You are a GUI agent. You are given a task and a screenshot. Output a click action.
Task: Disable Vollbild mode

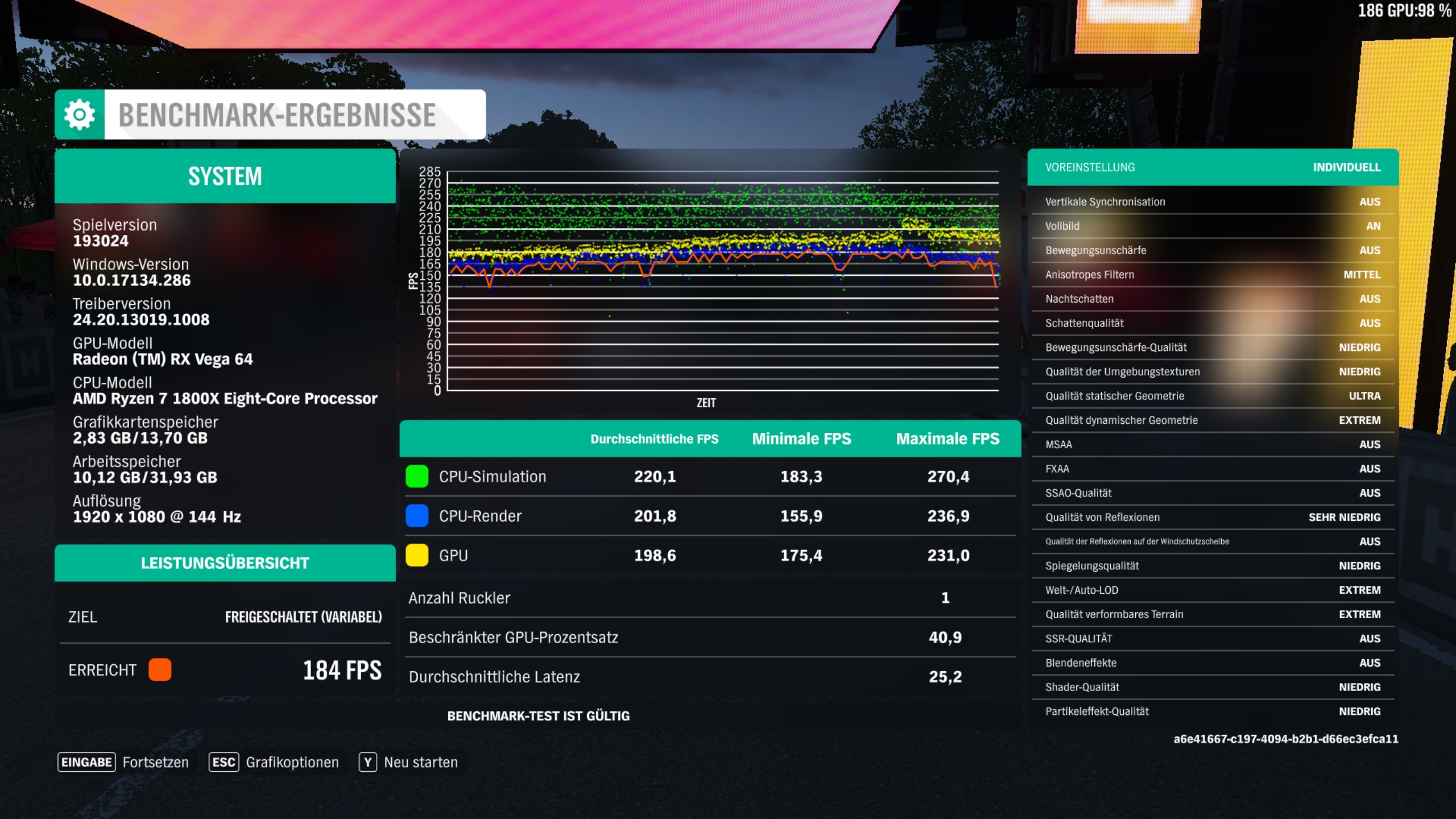tap(1211, 226)
